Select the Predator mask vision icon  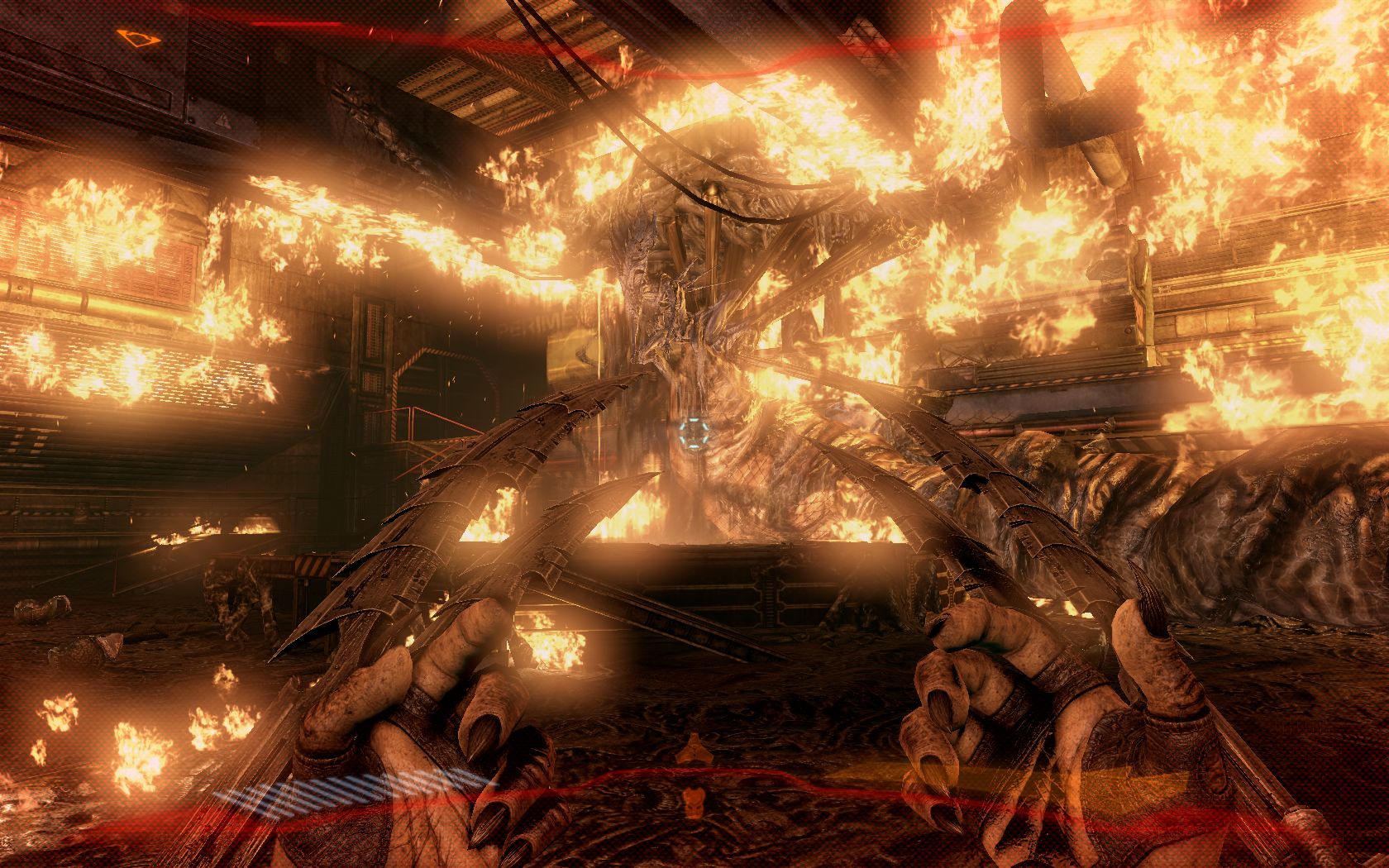[x=693, y=799]
